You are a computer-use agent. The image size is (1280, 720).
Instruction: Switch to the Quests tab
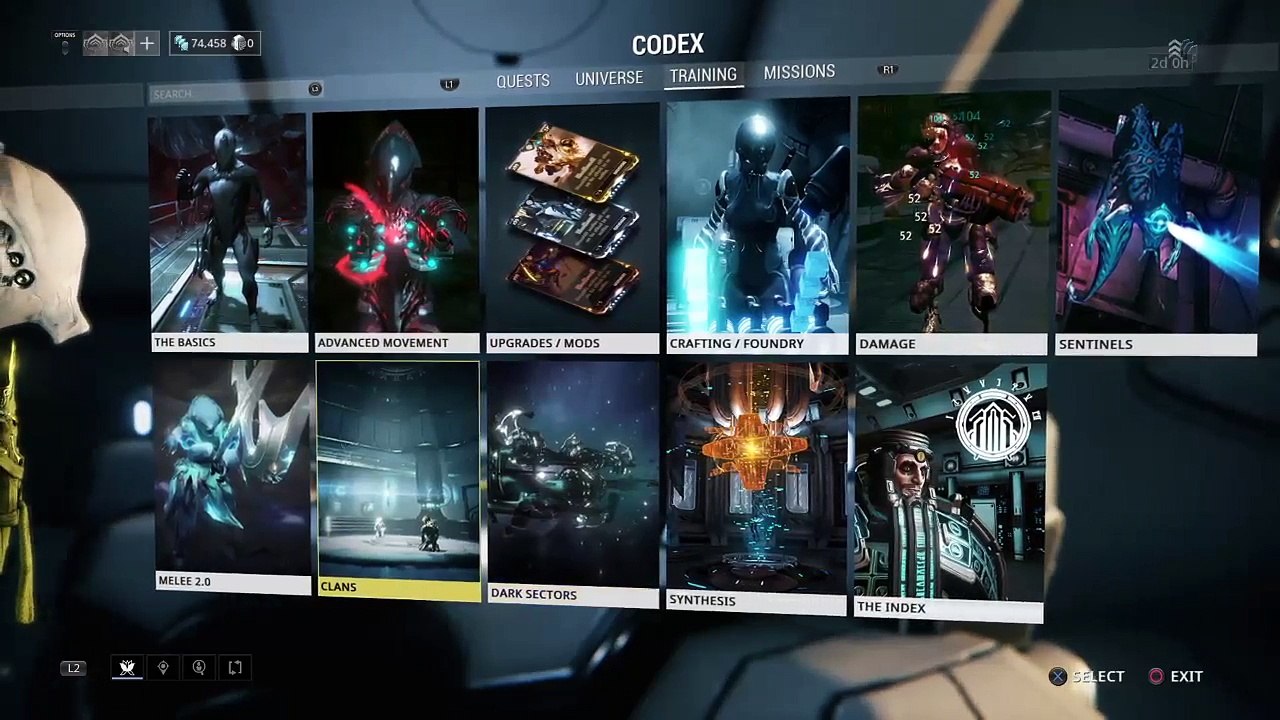pyautogui.click(x=523, y=80)
